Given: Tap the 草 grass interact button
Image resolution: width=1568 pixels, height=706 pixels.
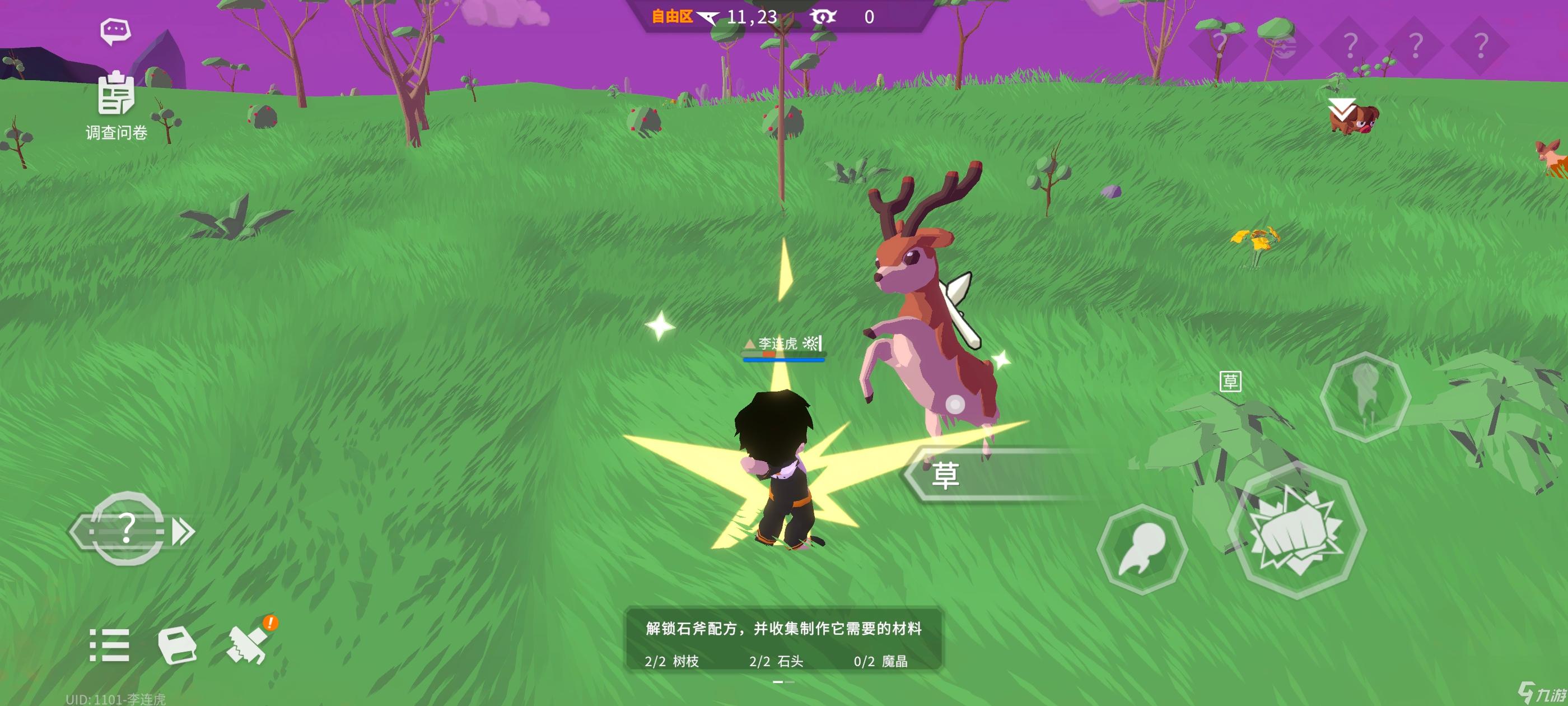Looking at the screenshot, I should pos(947,475).
